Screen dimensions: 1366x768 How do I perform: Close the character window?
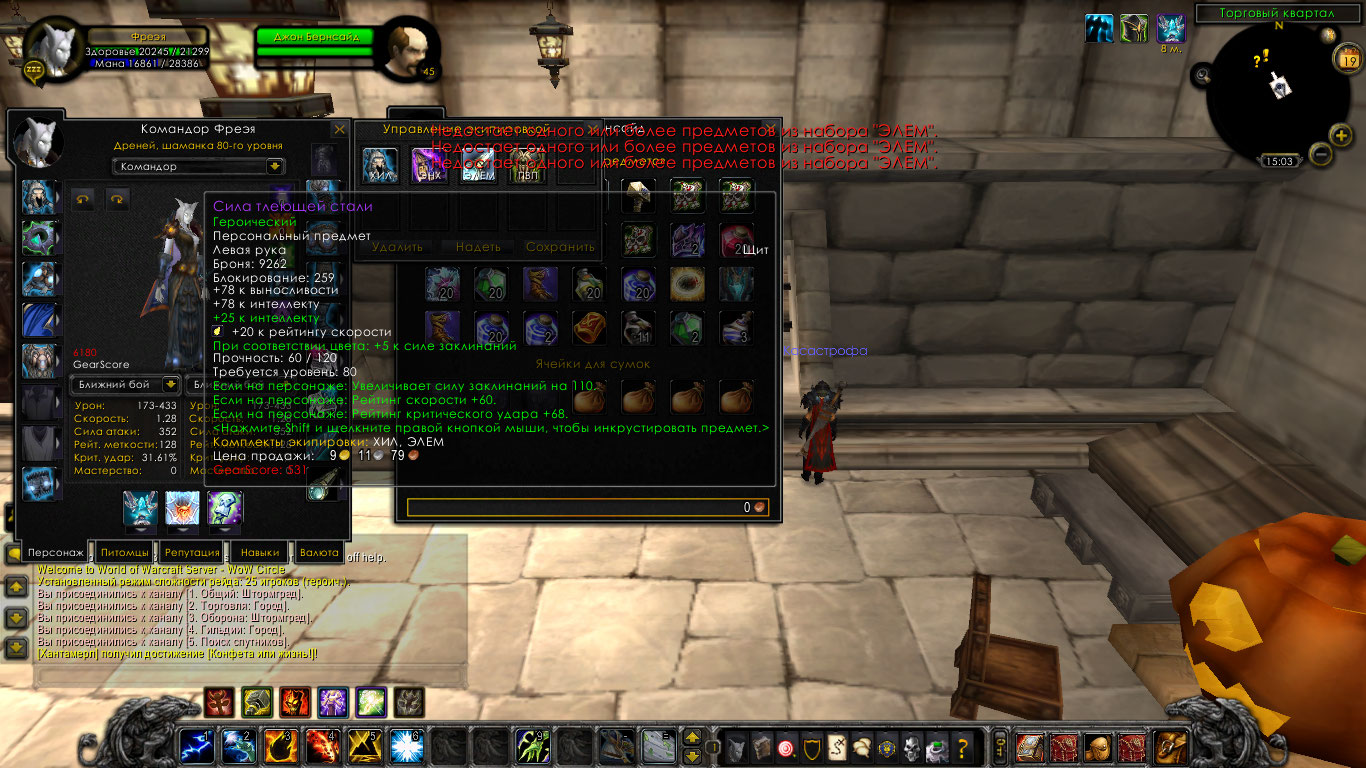click(339, 129)
